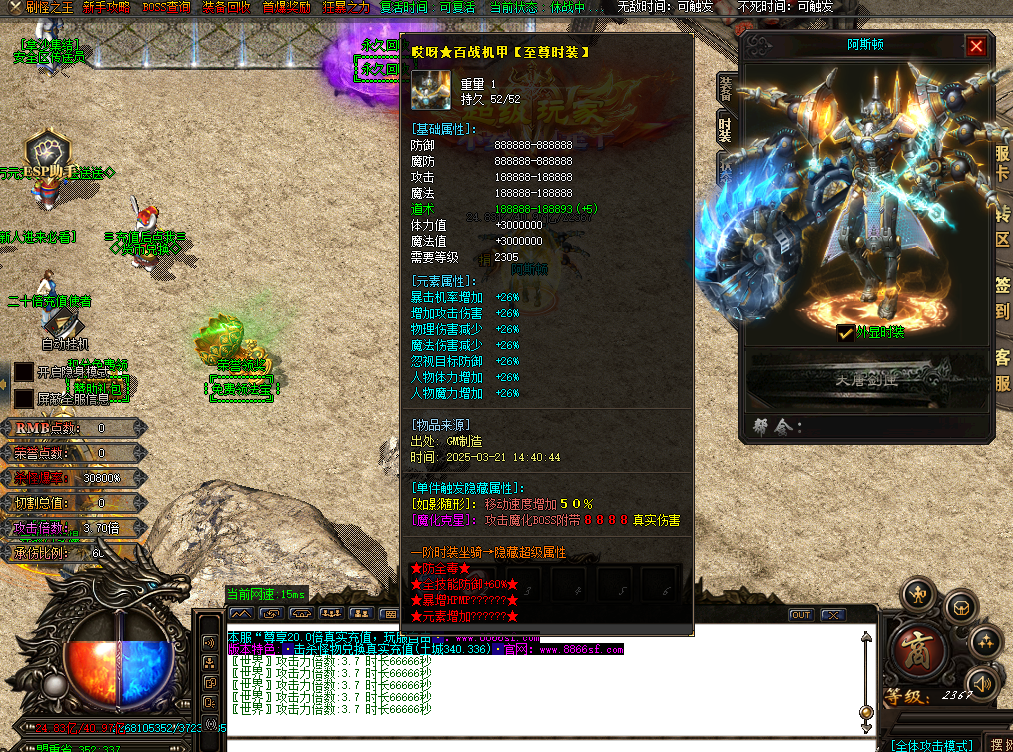Switch the 全体攻击模式 attack mode

pyautogui.click(x=932, y=745)
